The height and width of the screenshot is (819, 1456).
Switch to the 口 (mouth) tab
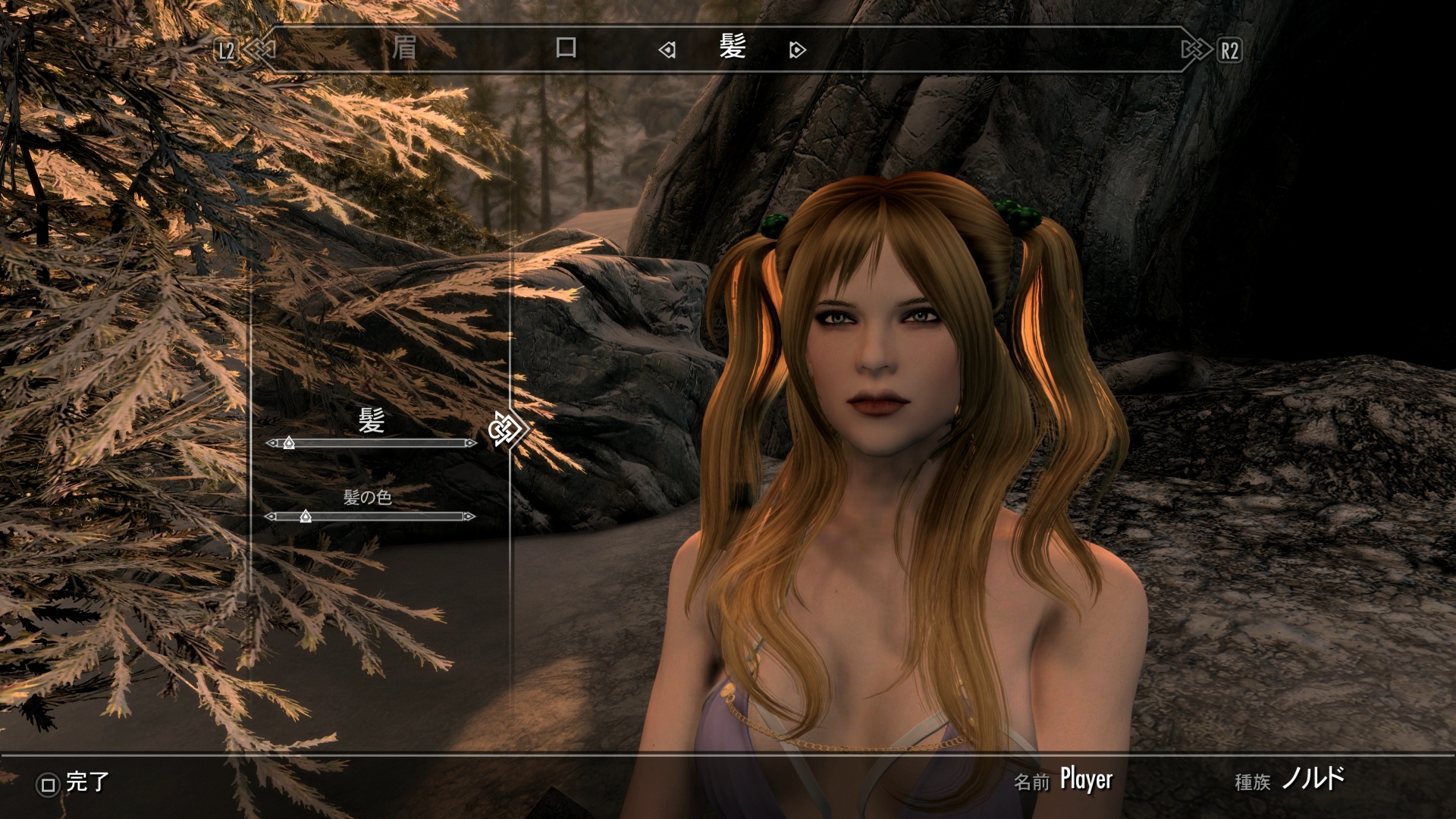tap(566, 49)
